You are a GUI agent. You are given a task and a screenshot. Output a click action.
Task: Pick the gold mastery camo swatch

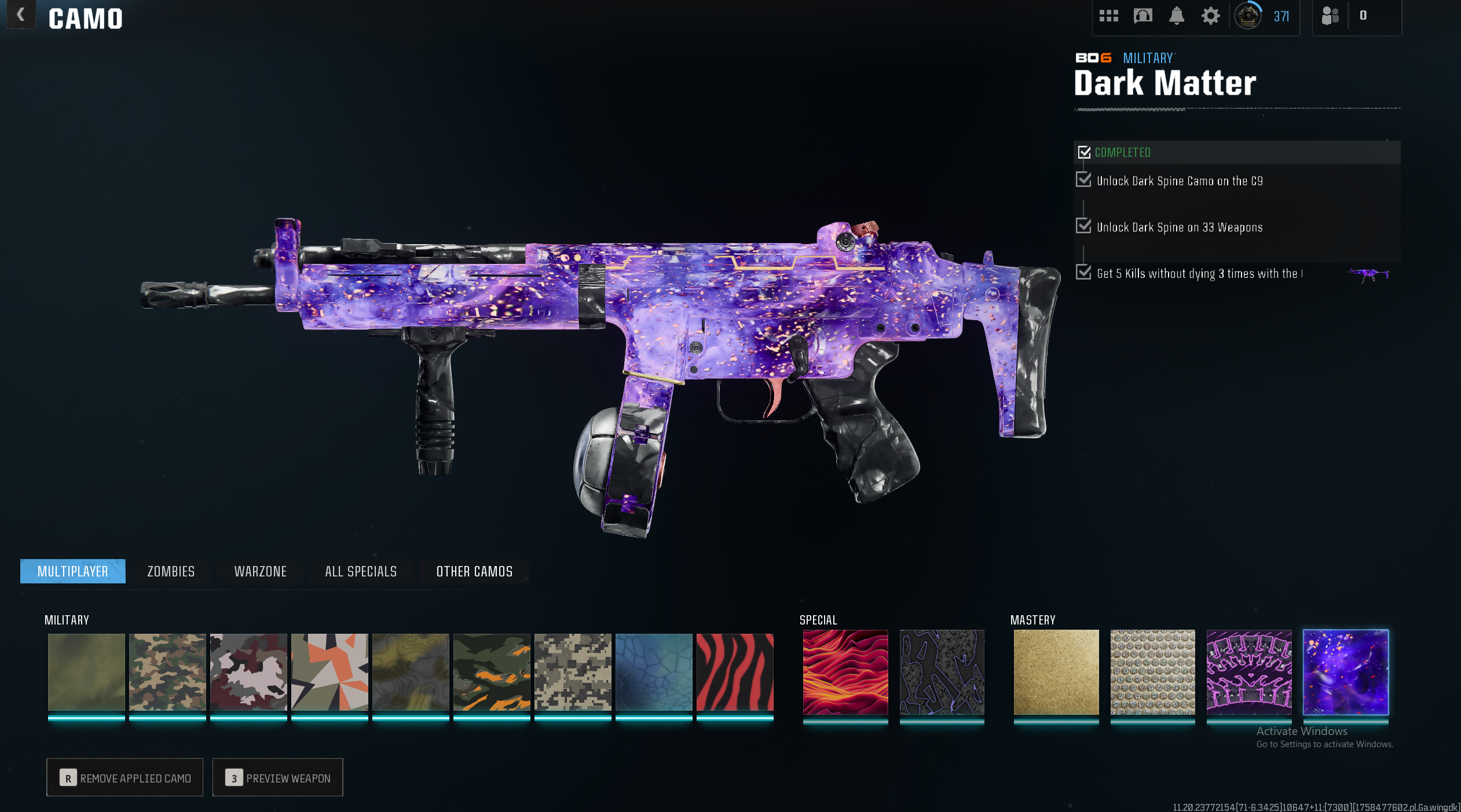(x=1056, y=672)
